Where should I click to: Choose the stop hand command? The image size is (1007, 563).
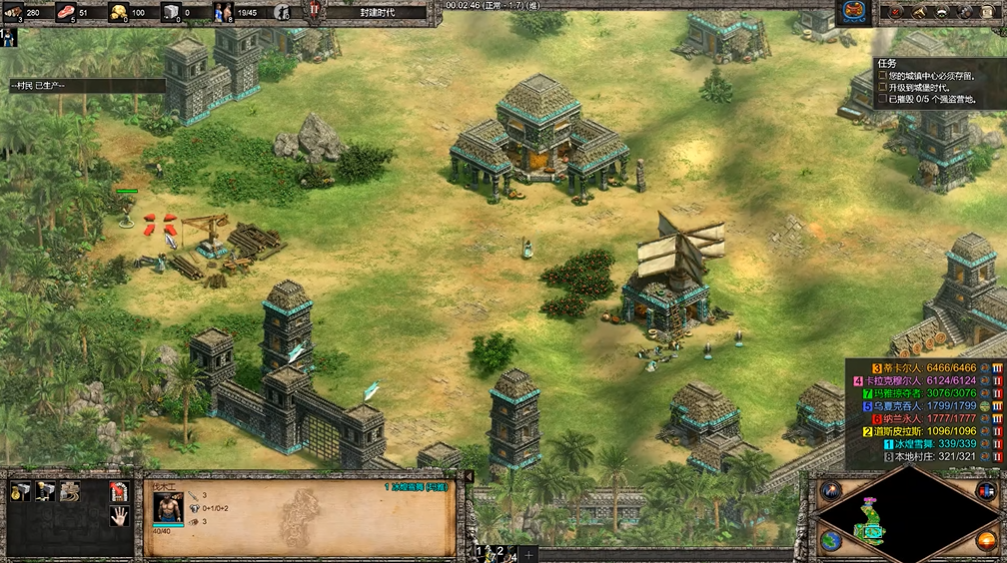point(119,516)
